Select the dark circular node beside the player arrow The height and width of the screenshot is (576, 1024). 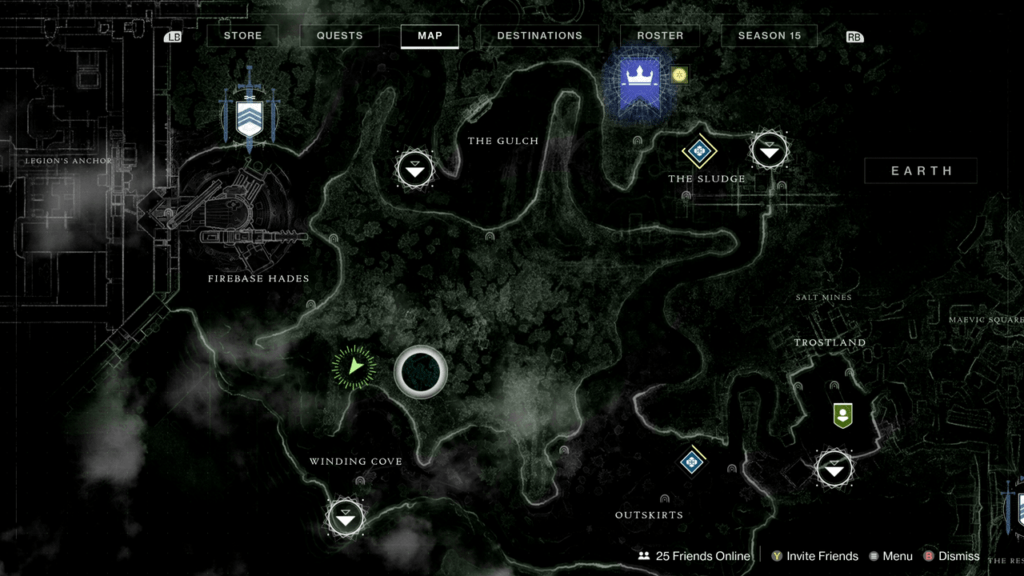(x=420, y=372)
